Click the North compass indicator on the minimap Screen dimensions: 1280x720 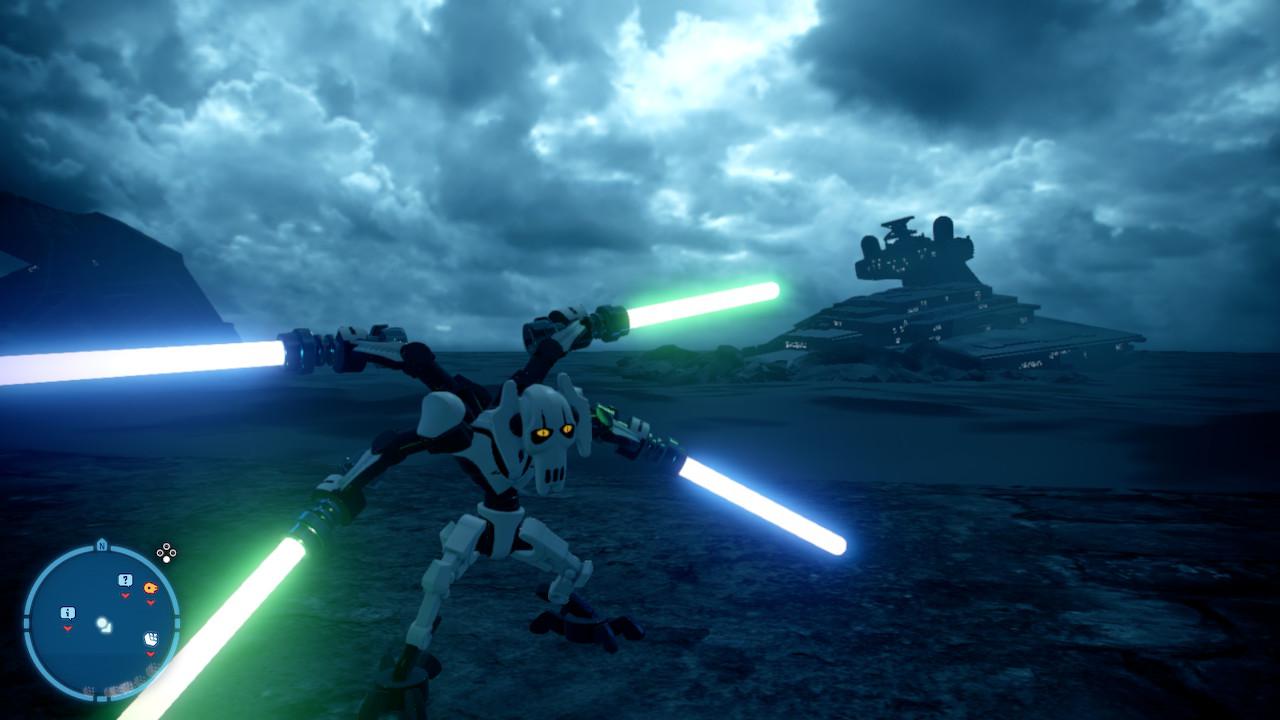click(x=101, y=546)
